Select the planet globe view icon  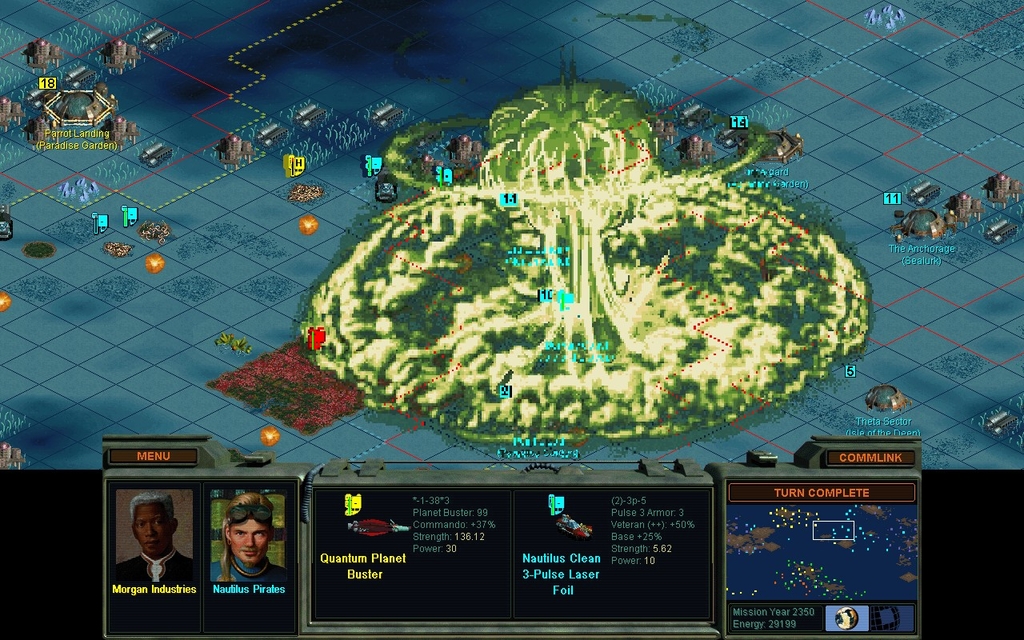pos(846,617)
